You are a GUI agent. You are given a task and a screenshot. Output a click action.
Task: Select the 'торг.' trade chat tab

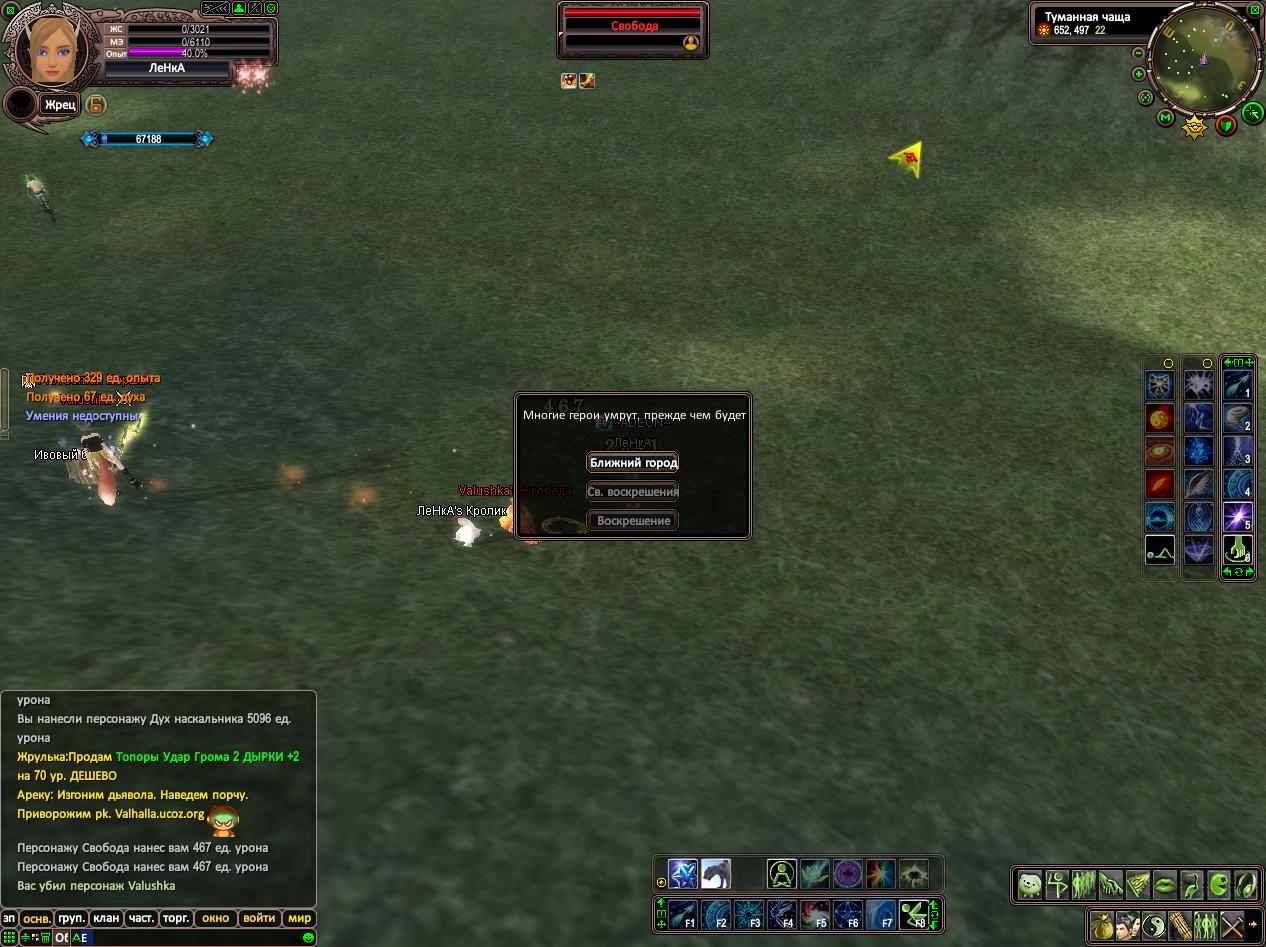tap(176, 918)
